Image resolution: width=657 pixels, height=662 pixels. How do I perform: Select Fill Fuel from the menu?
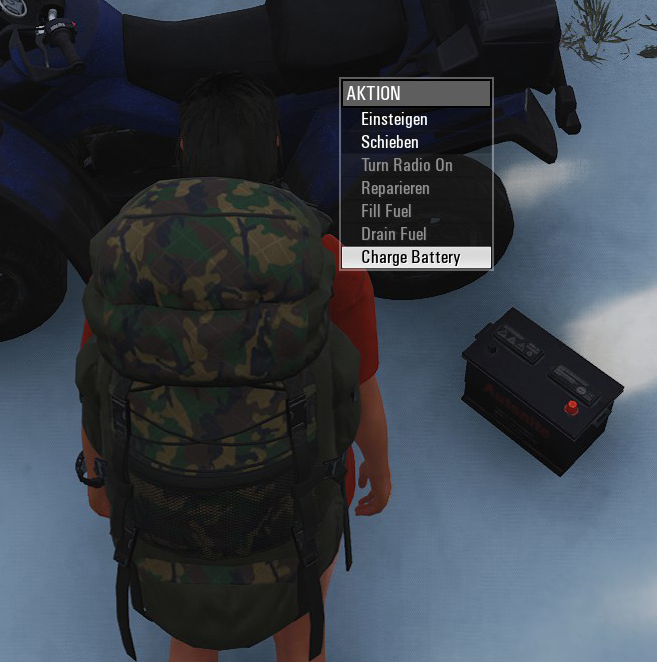tap(386, 211)
